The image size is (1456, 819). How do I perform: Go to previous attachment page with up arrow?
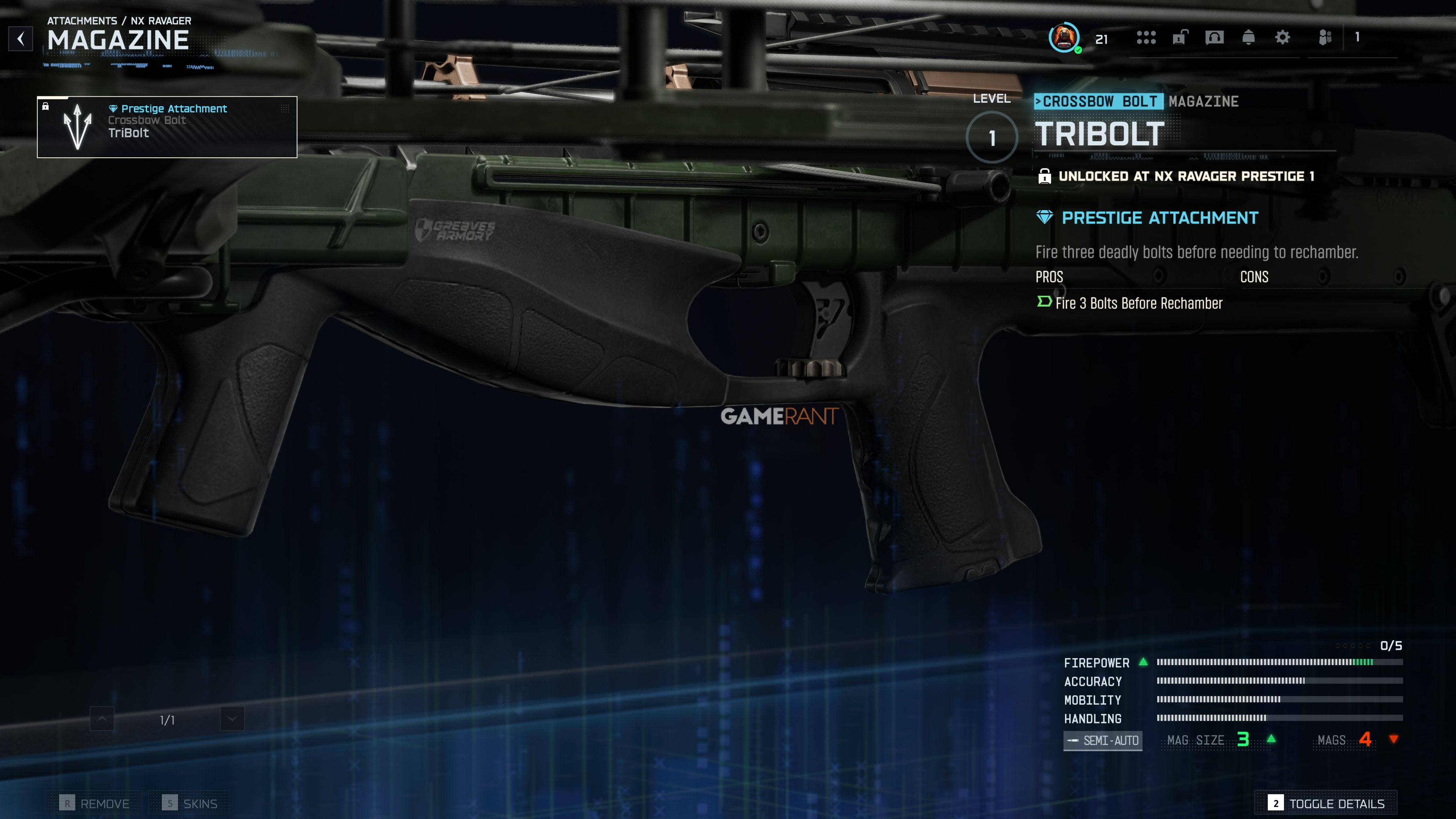point(102,719)
